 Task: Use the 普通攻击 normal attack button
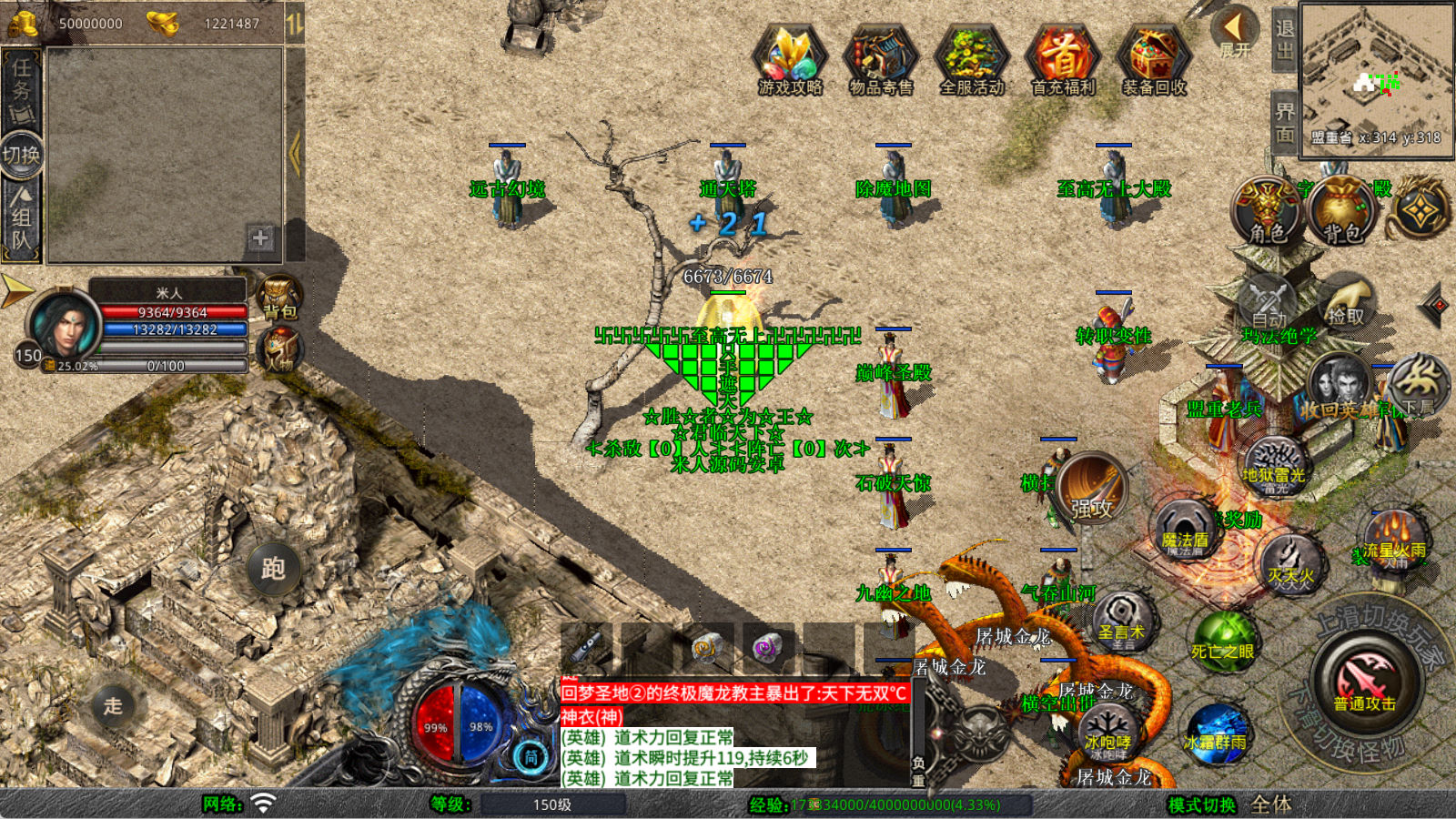tap(1365, 684)
